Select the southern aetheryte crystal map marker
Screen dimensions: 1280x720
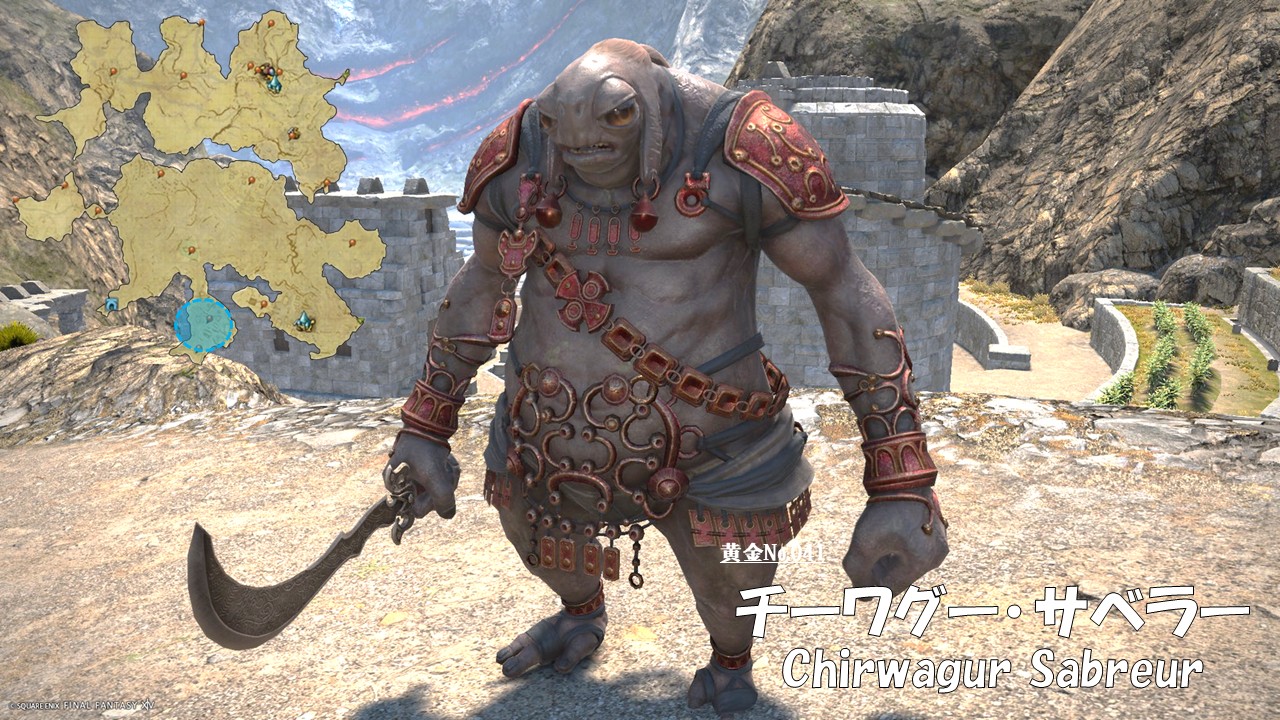304,321
